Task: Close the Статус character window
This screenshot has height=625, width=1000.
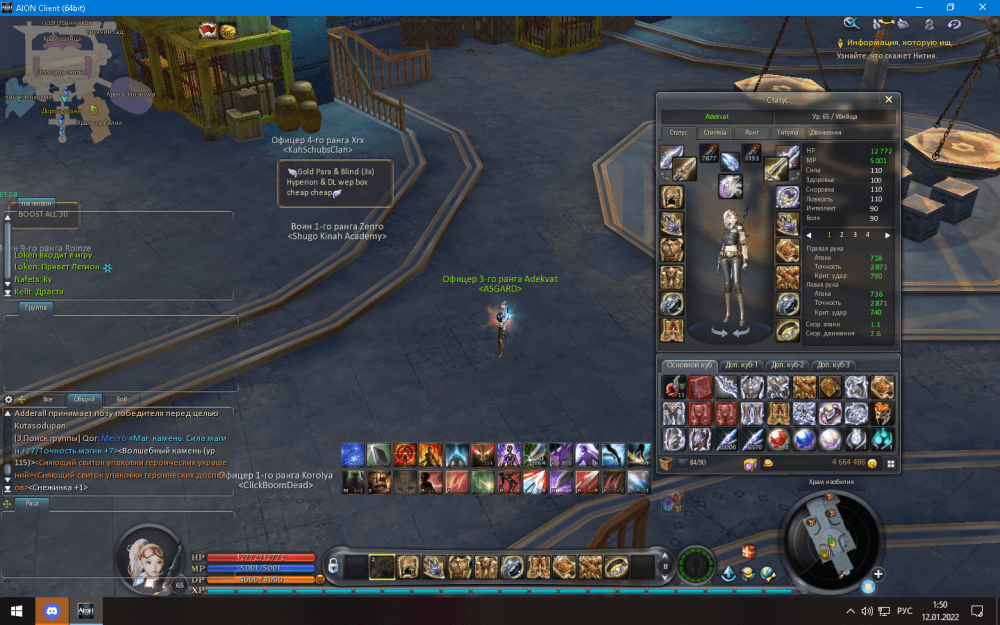Action: pos(888,100)
